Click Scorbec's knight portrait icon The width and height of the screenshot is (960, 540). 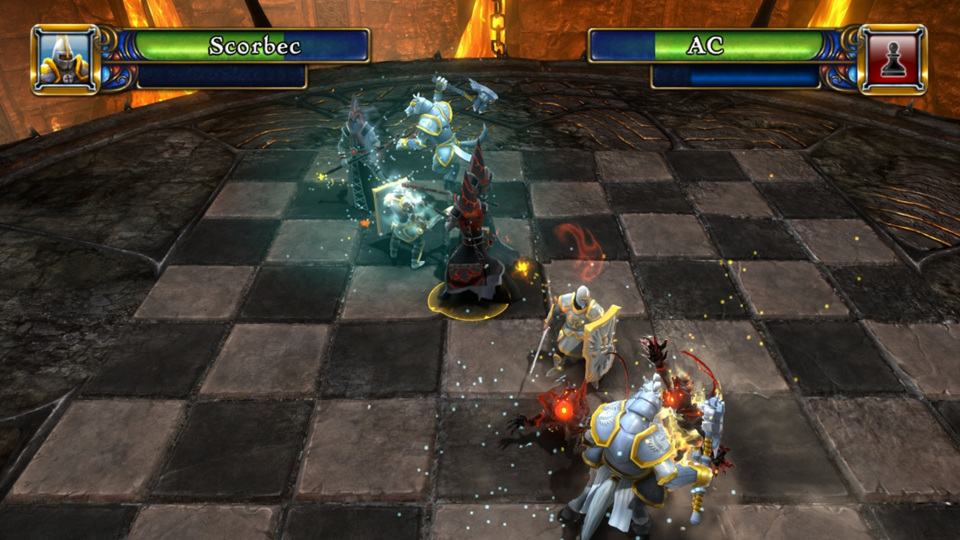click(x=65, y=59)
